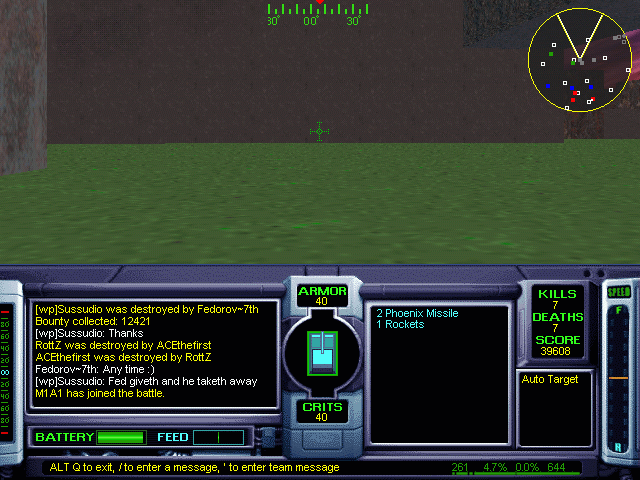Select the Phoenix Missile weapon entry
Screen dimensions: 640x480
pyautogui.click(x=417, y=313)
